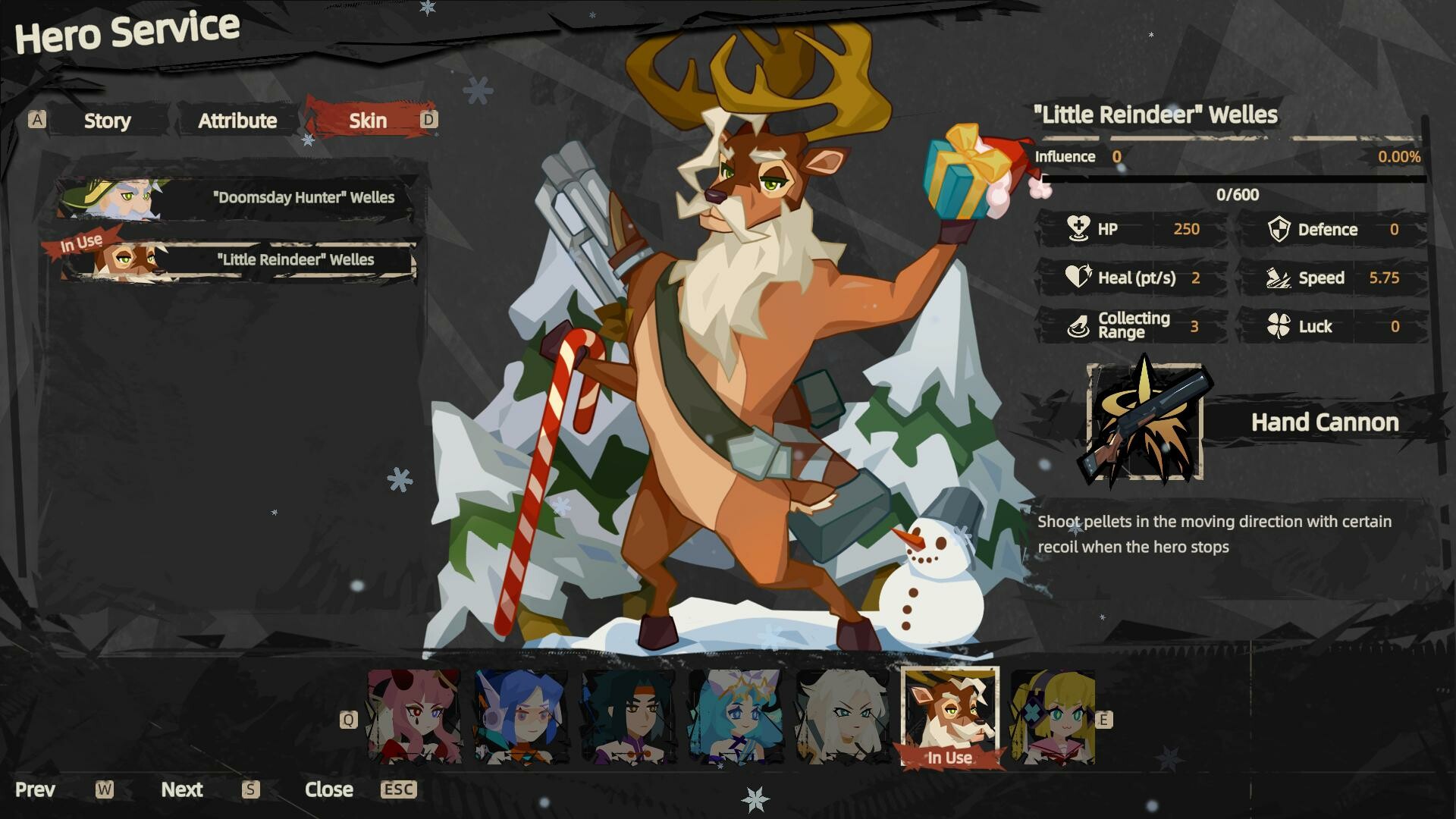This screenshot has height=819, width=1456.
Task: Click the Speed stat icon
Action: point(1279,278)
